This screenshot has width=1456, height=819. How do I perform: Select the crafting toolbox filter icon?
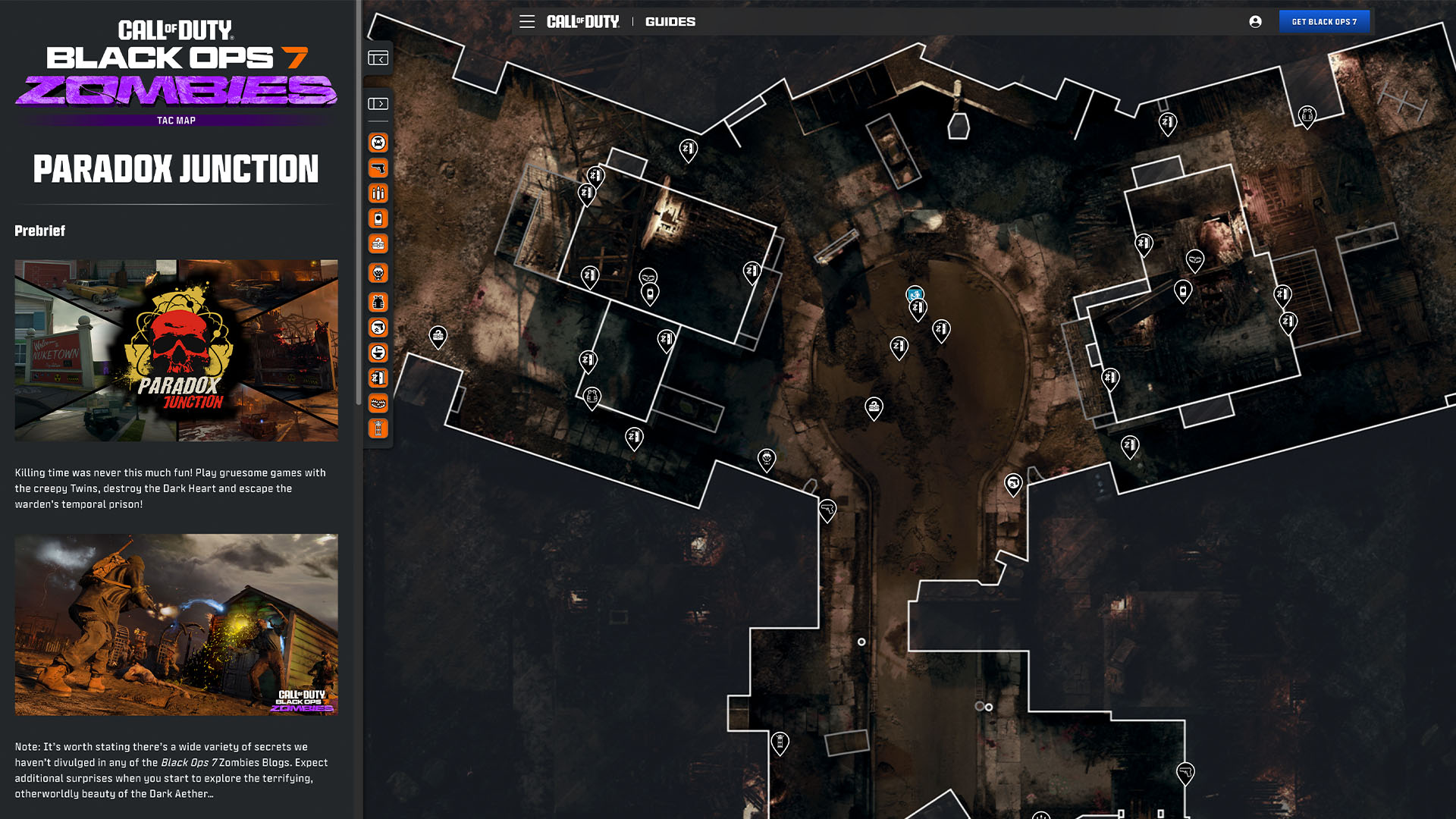point(377,243)
